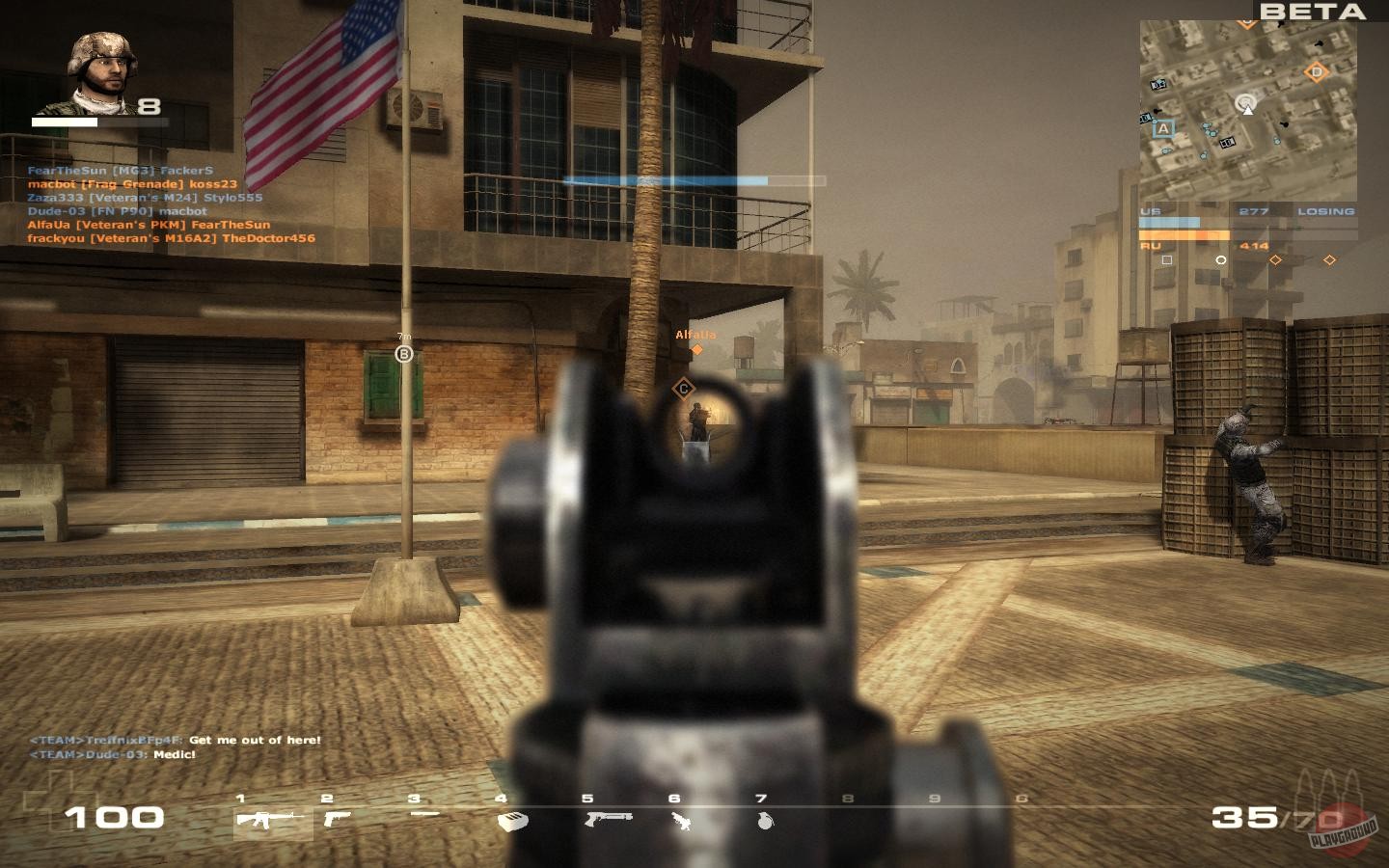Click the flag marker B showing 7m
The width and height of the screenshot is (1389, 868).
(403, 352)
